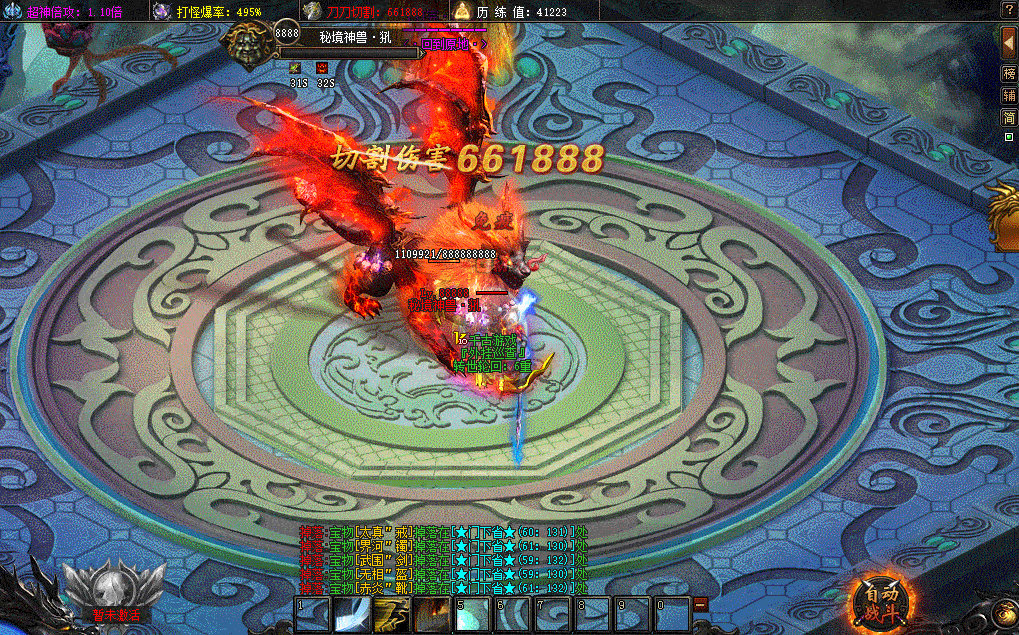Select hotbar slot 5 with glowing item

coord(472,613)
